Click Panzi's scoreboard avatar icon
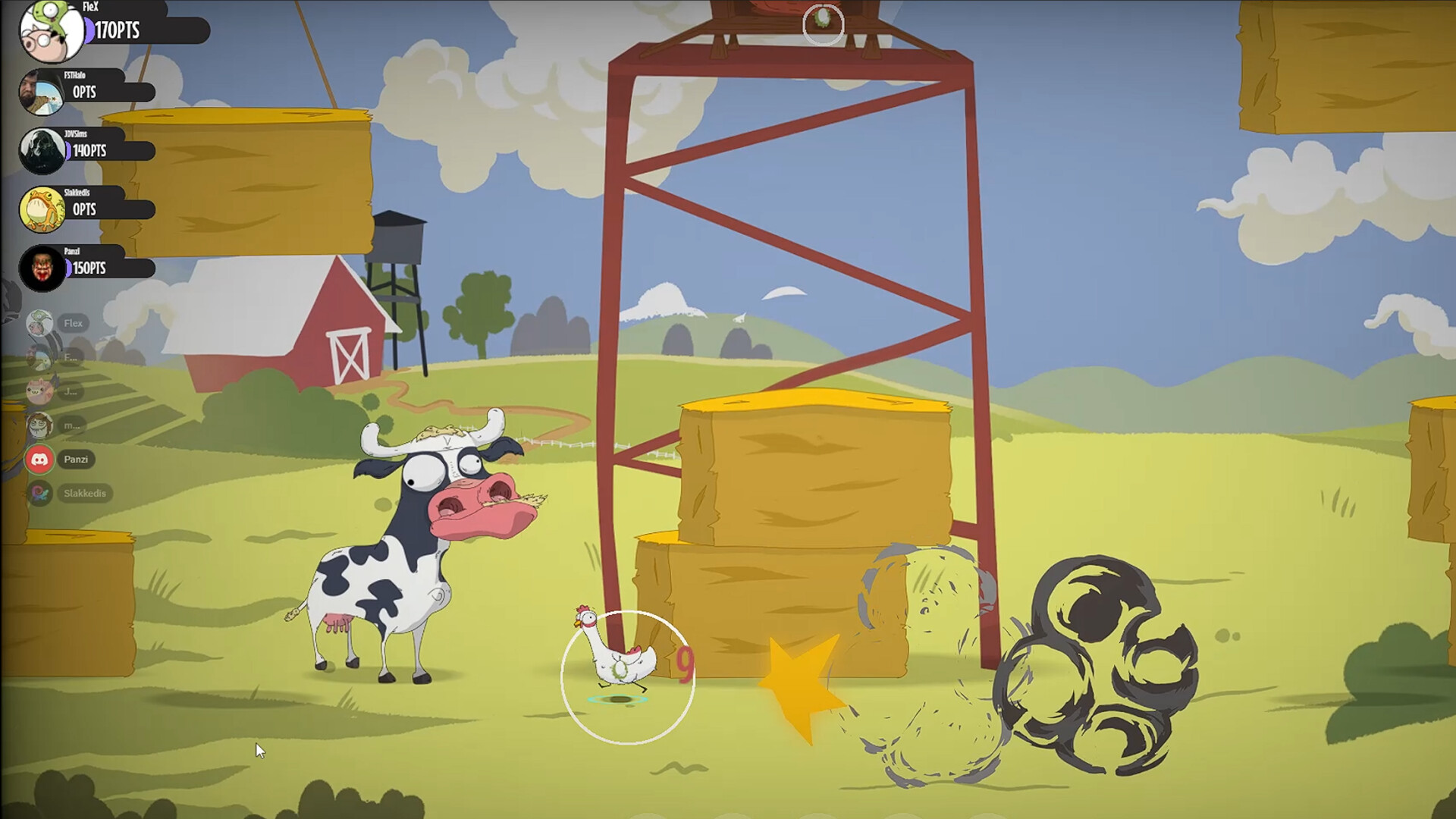The image size is (1456, 819). pos(42,268)
